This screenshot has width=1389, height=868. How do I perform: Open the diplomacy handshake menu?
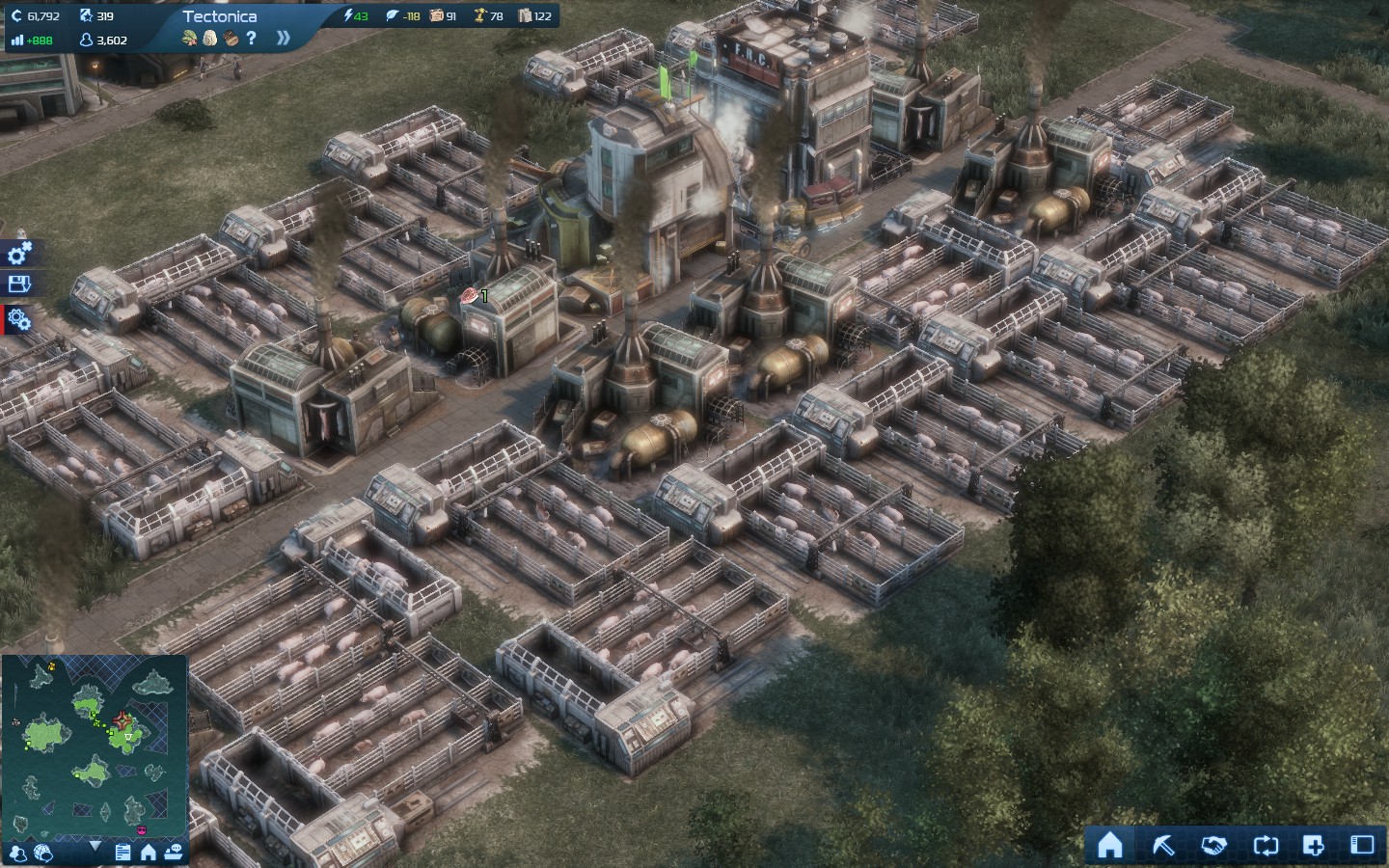(1213, 847)
